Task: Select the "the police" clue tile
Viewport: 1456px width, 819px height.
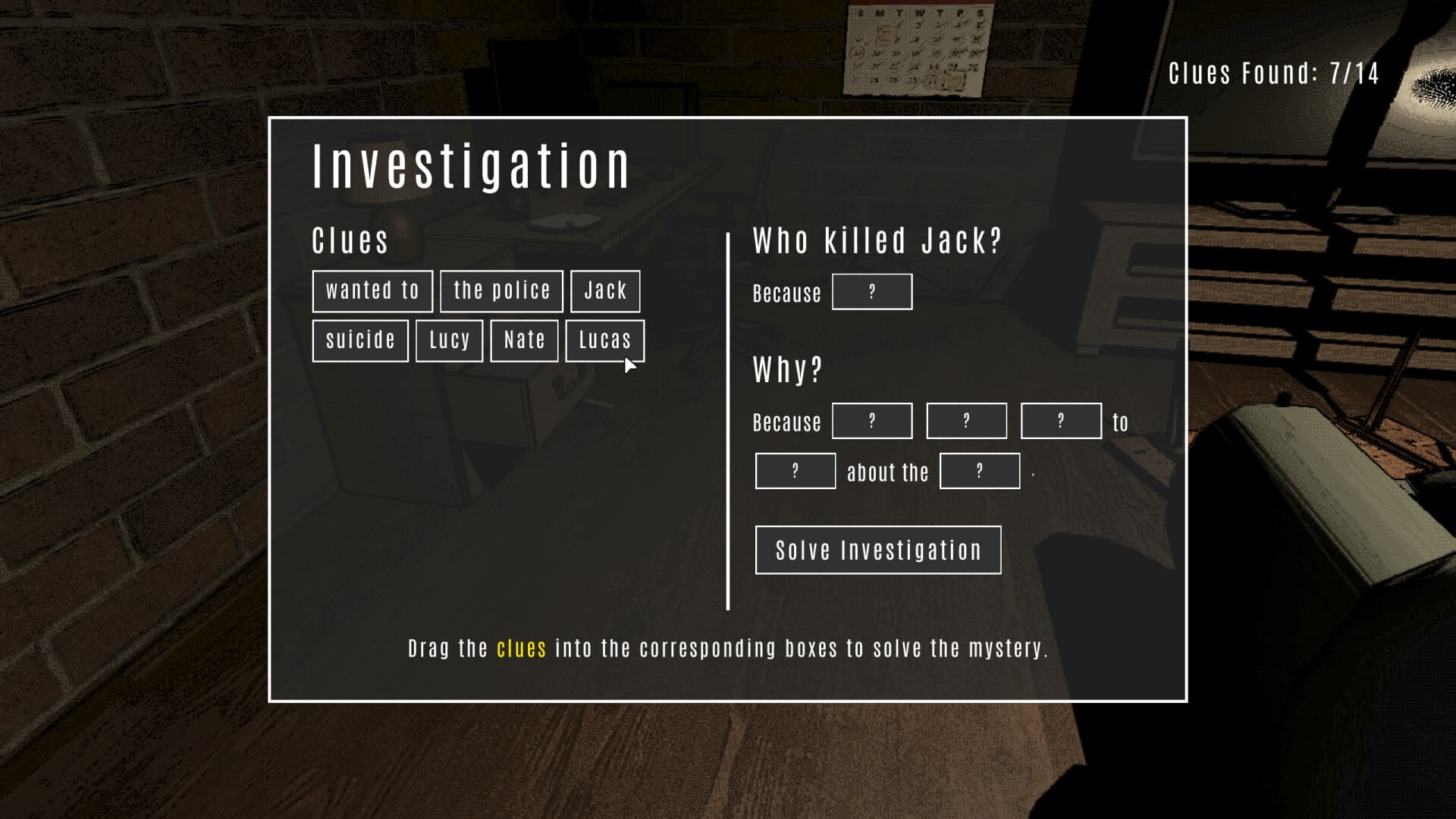Action: click(x=500, y=290)
